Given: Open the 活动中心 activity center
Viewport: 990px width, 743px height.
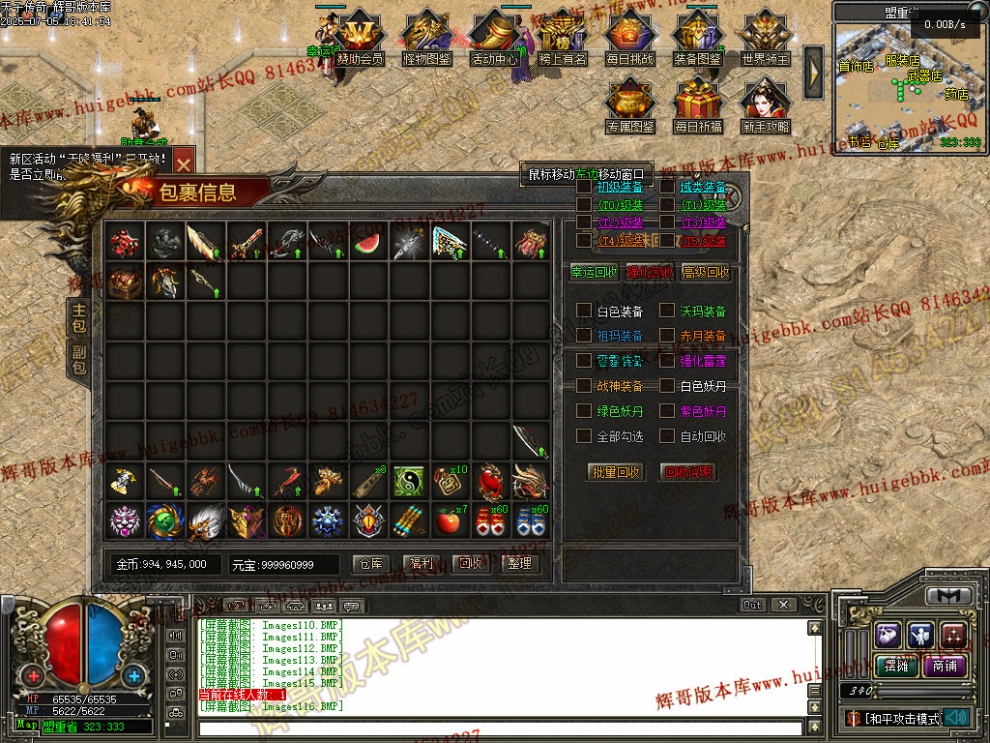Looking at the screenshot, I should (x=494, y=40).
